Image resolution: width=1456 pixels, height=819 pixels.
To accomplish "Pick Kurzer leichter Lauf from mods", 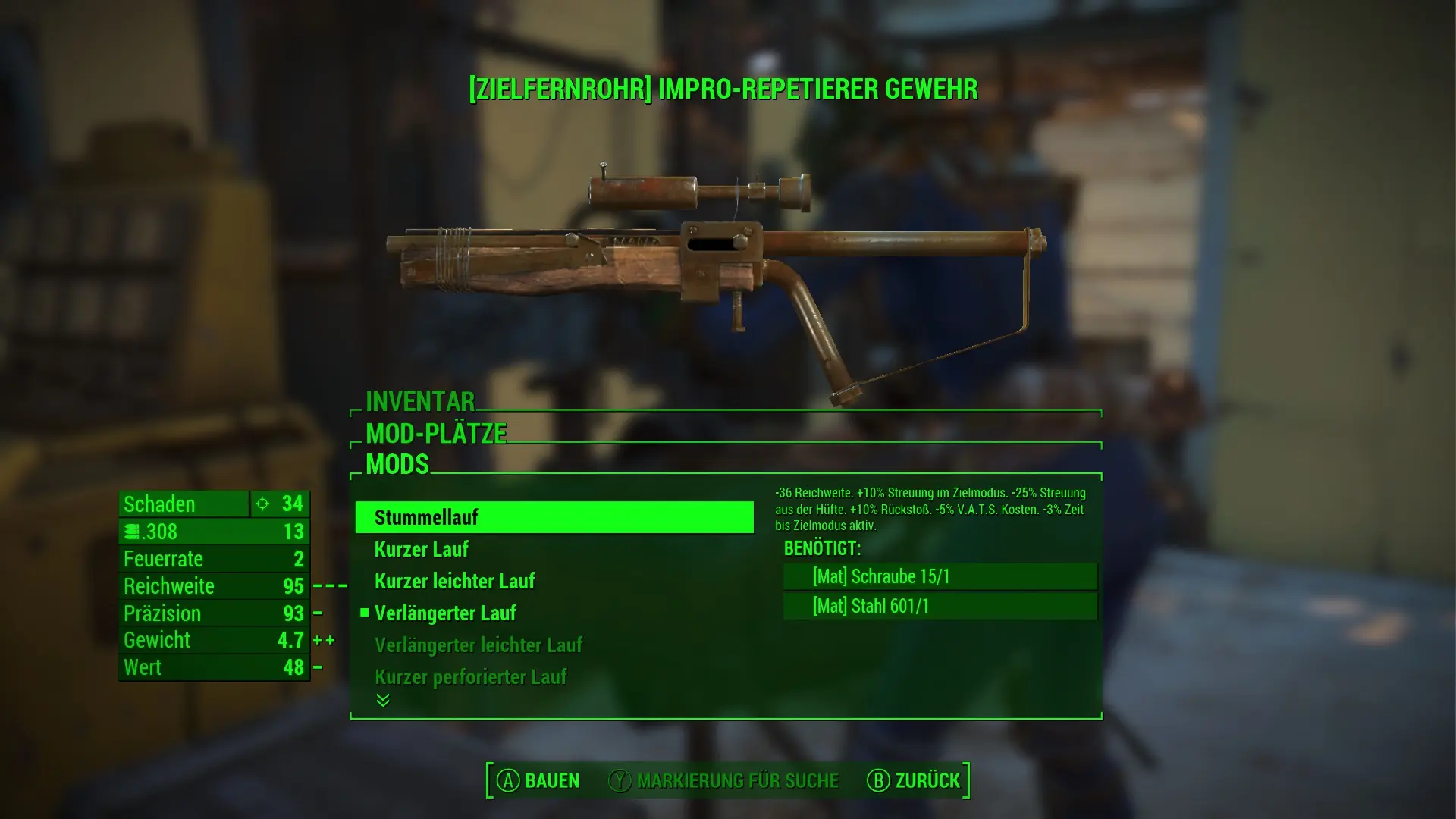I will (x=454, y=581).
